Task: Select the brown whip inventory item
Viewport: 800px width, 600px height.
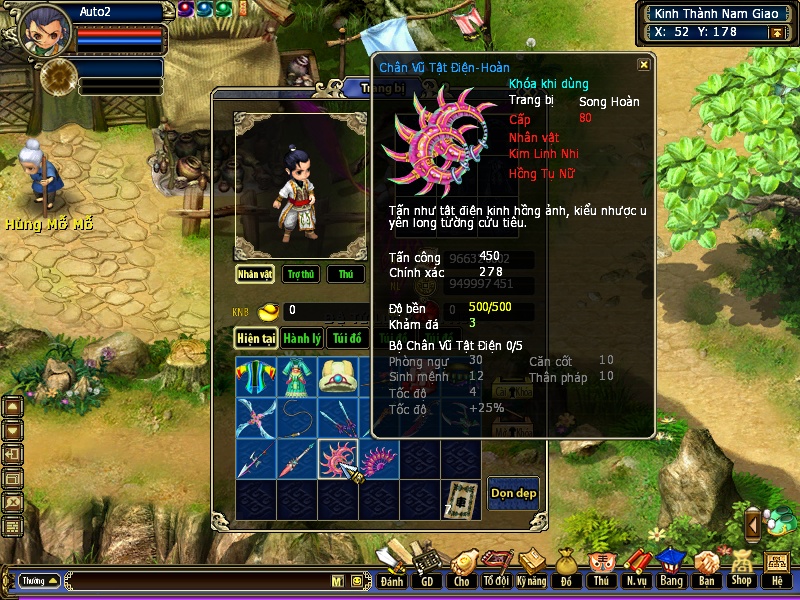Action: coord(296,418)
